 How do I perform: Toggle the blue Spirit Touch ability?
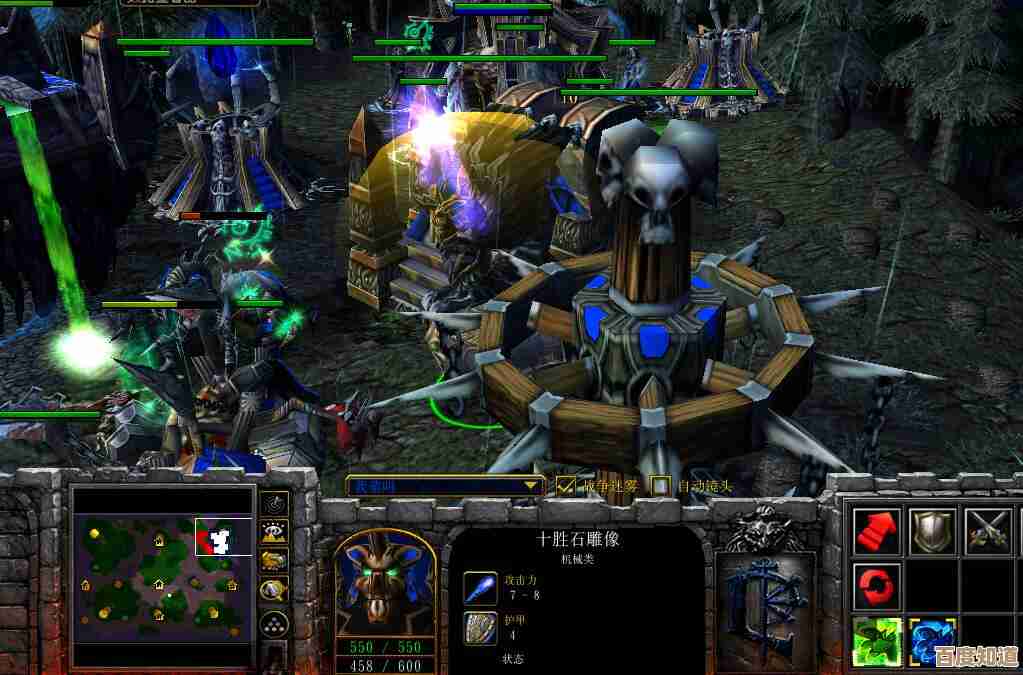tap(933, 641)
